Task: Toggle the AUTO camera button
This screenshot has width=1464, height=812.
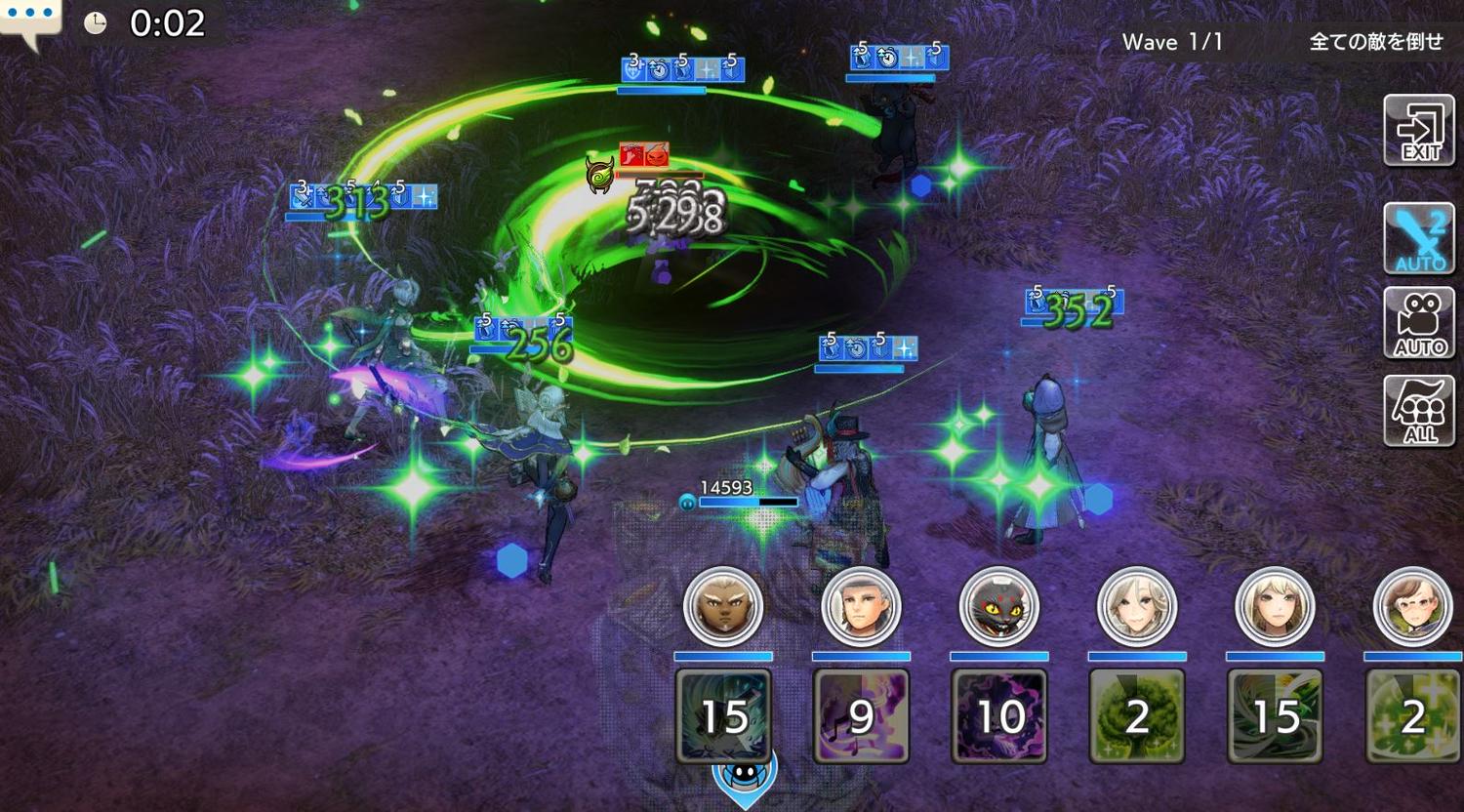Action: click(x=1419, y=323)
